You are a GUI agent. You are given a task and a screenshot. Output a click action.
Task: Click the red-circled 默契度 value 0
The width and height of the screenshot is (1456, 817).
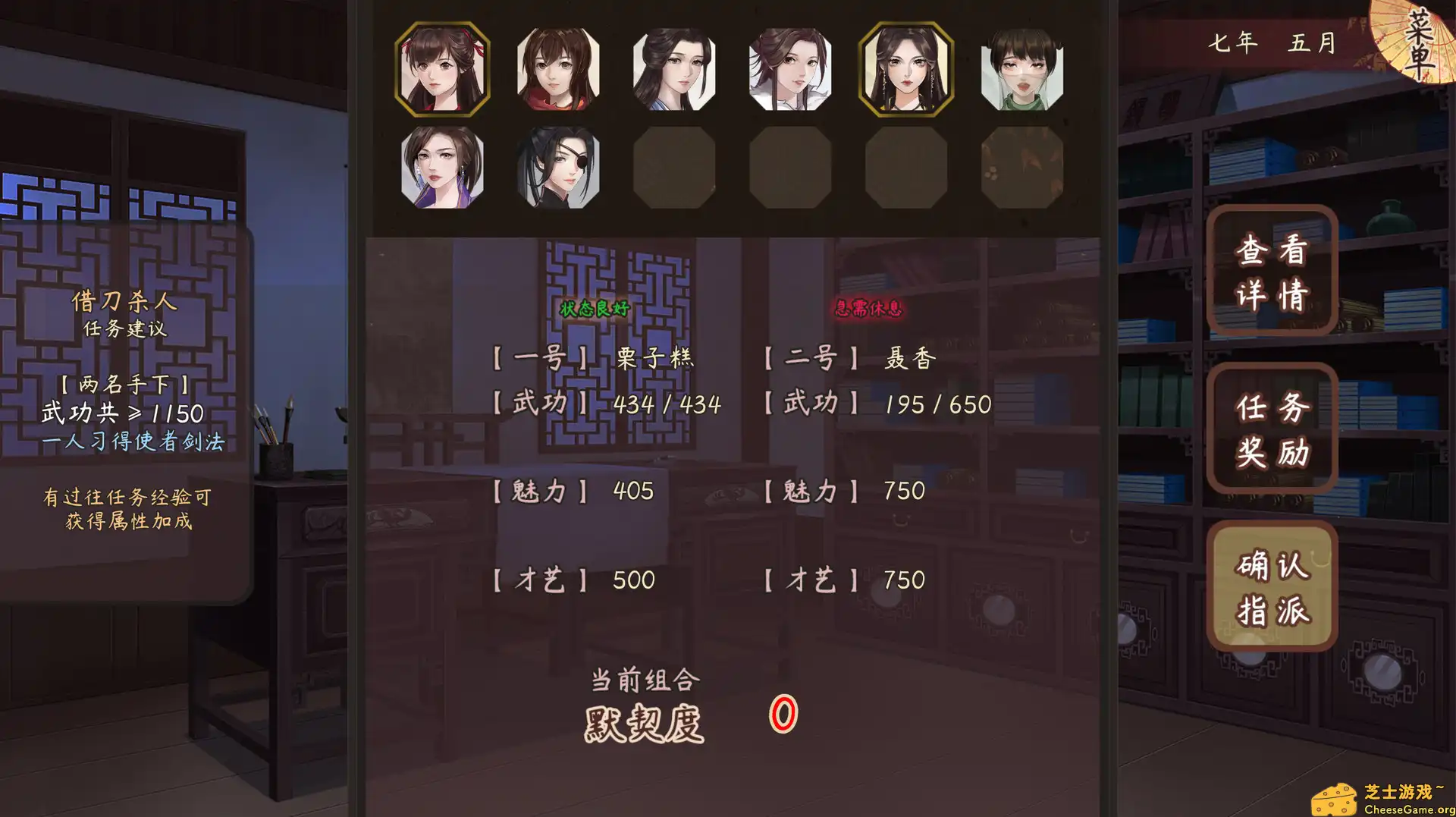pos(783,717)
